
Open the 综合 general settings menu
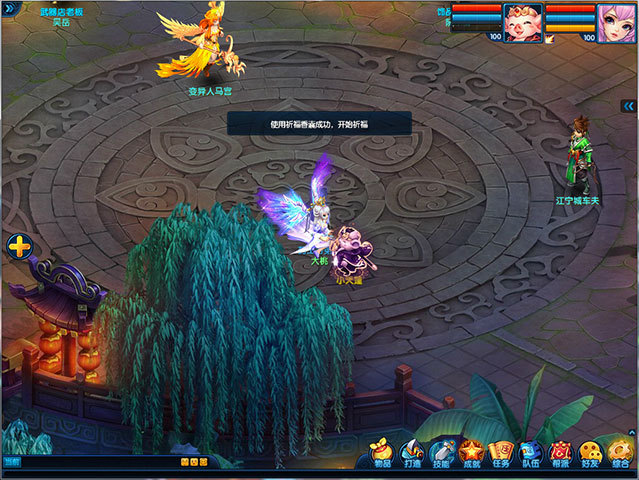(621, 454)
